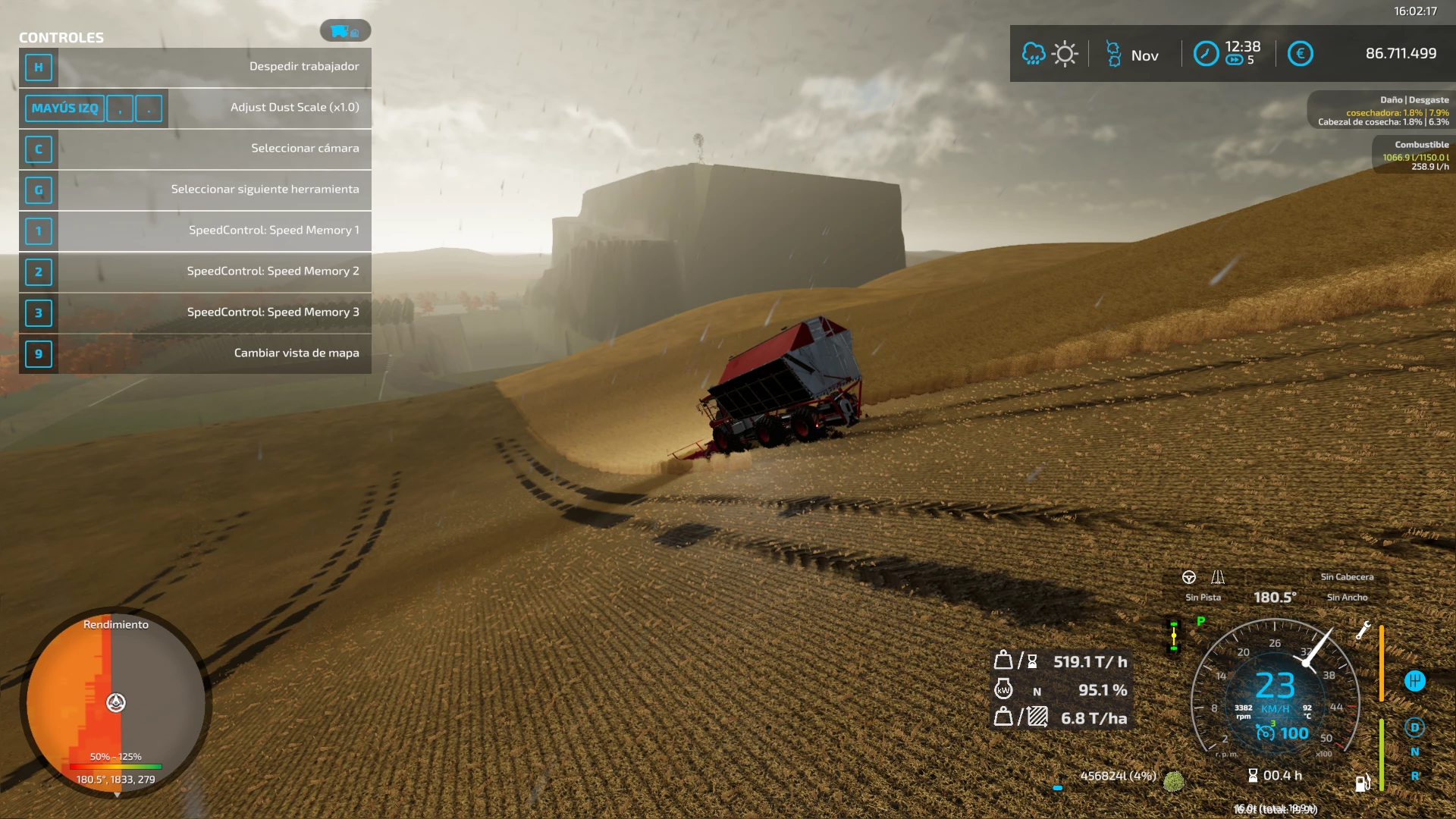The height and width of the screenshot is (819, 1456).
Task: Toggle the fast-forward time scale icon
Action: pos(1234,61)
